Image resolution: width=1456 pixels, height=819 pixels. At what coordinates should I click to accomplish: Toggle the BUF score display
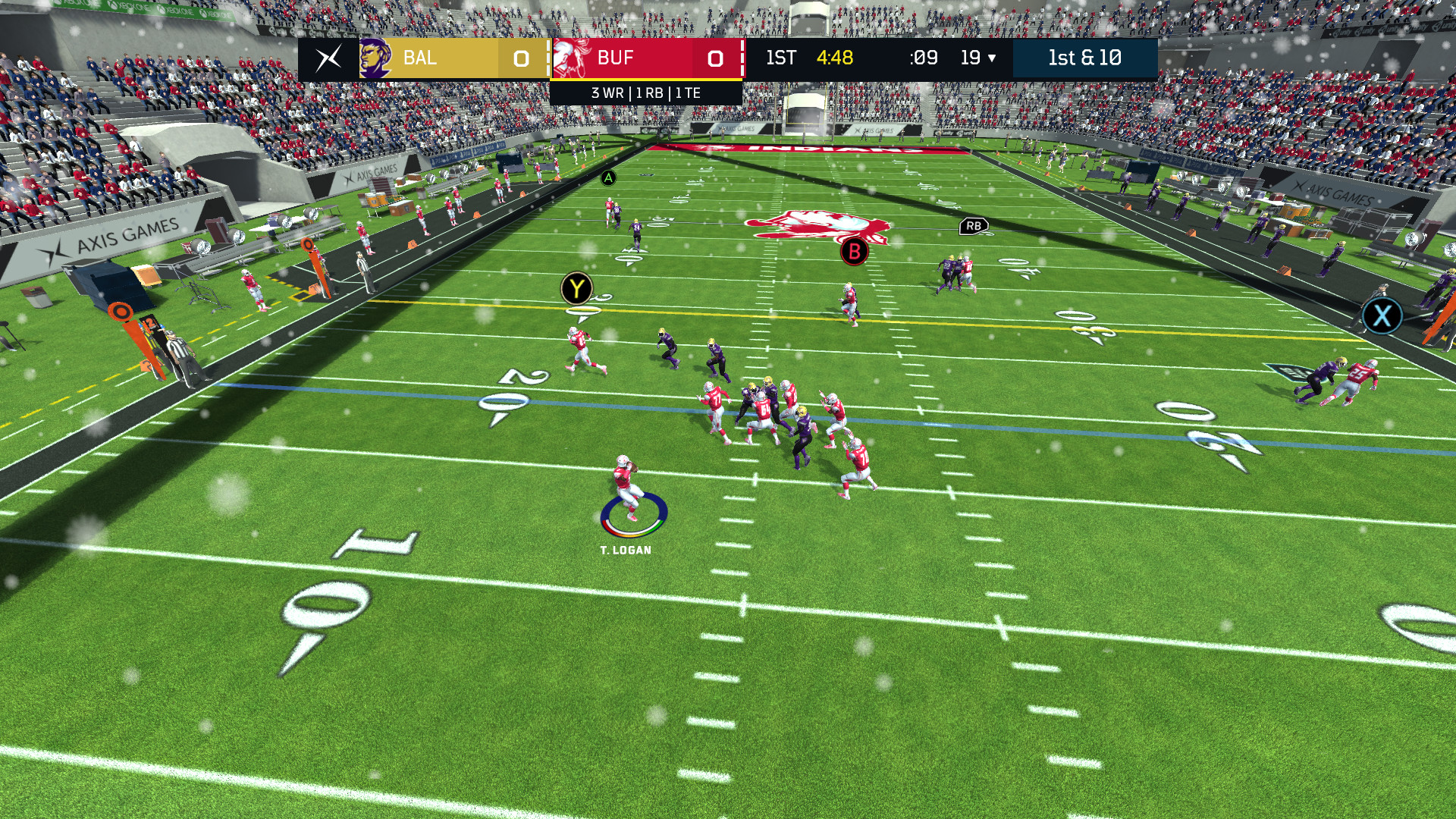tap(714, 58)
